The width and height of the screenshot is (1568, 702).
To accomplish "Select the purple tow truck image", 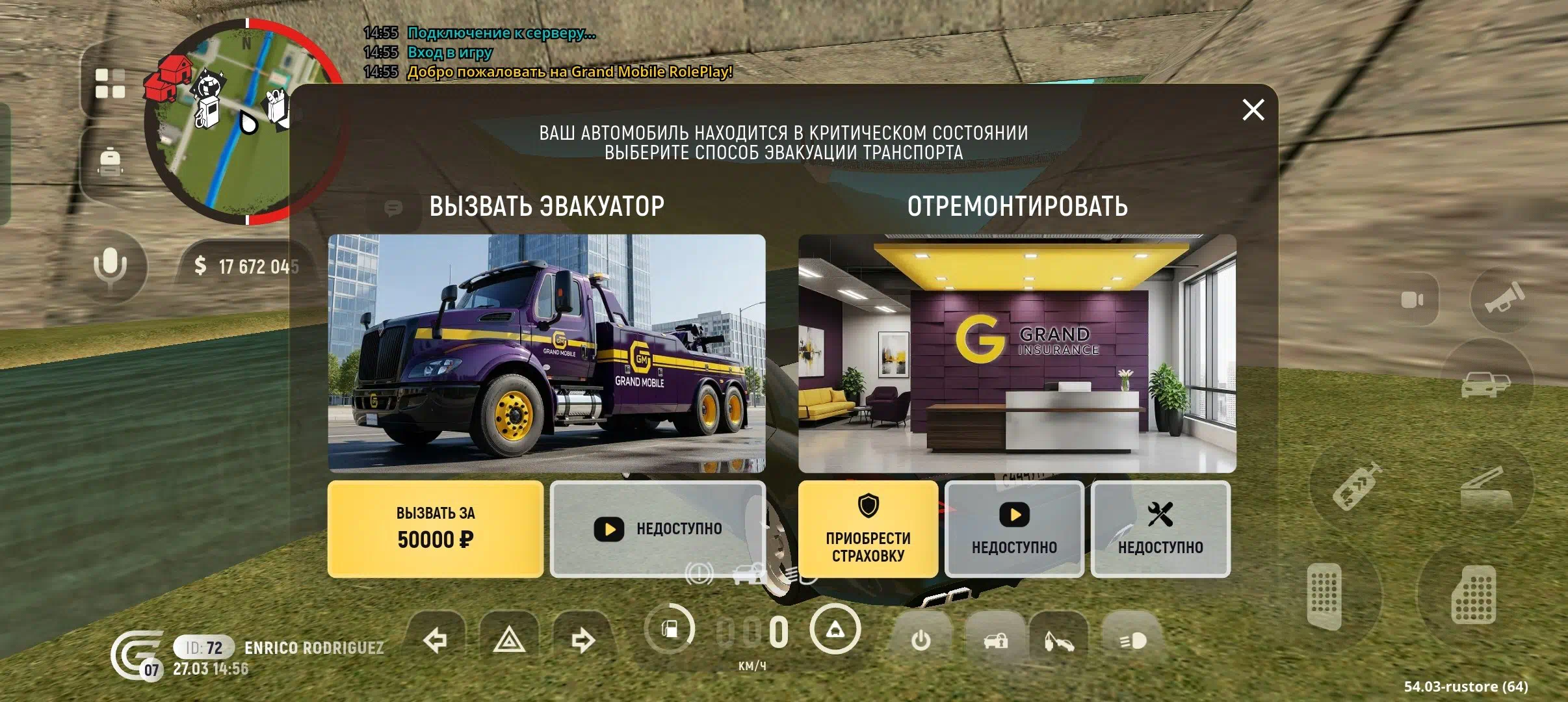I will click(x=547, y=353).
